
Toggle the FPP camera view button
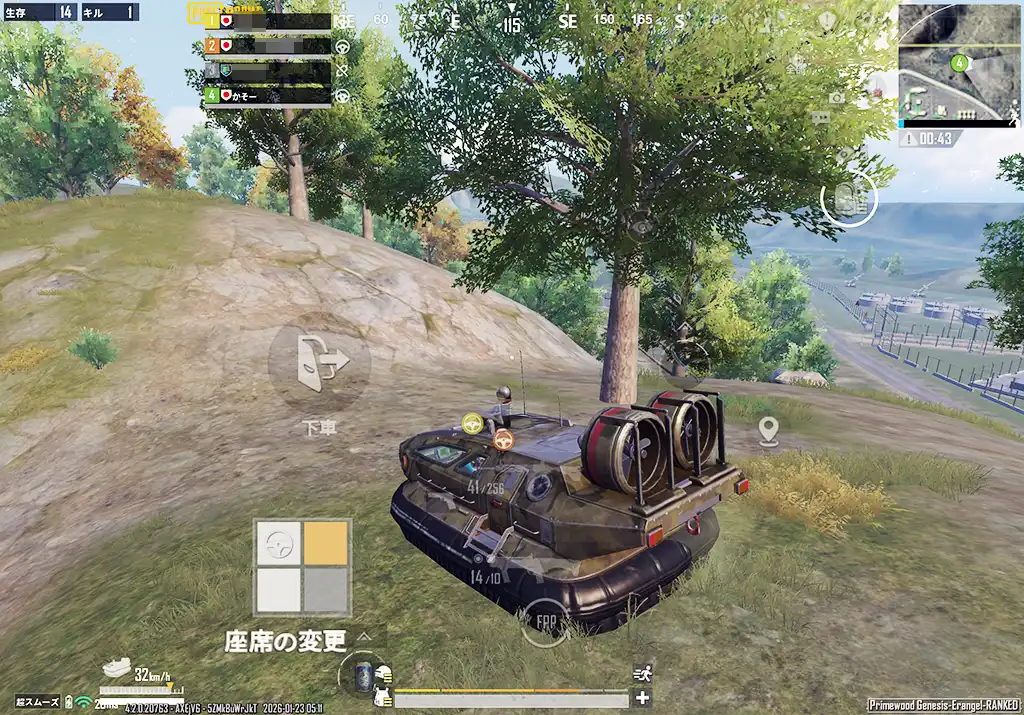(x=545, y=622)
